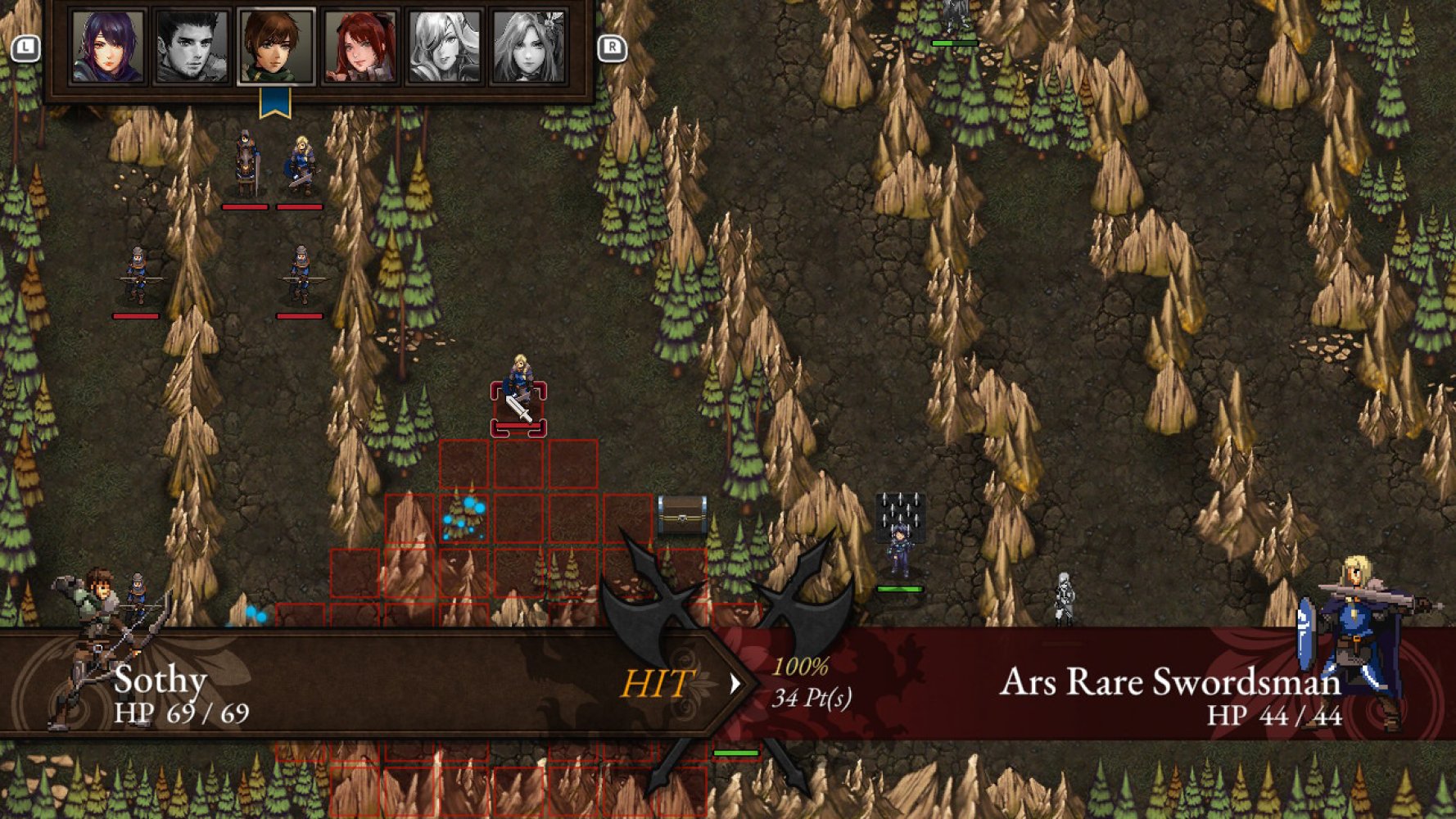Select the grayscale woman with flower hairpiece

528,47
